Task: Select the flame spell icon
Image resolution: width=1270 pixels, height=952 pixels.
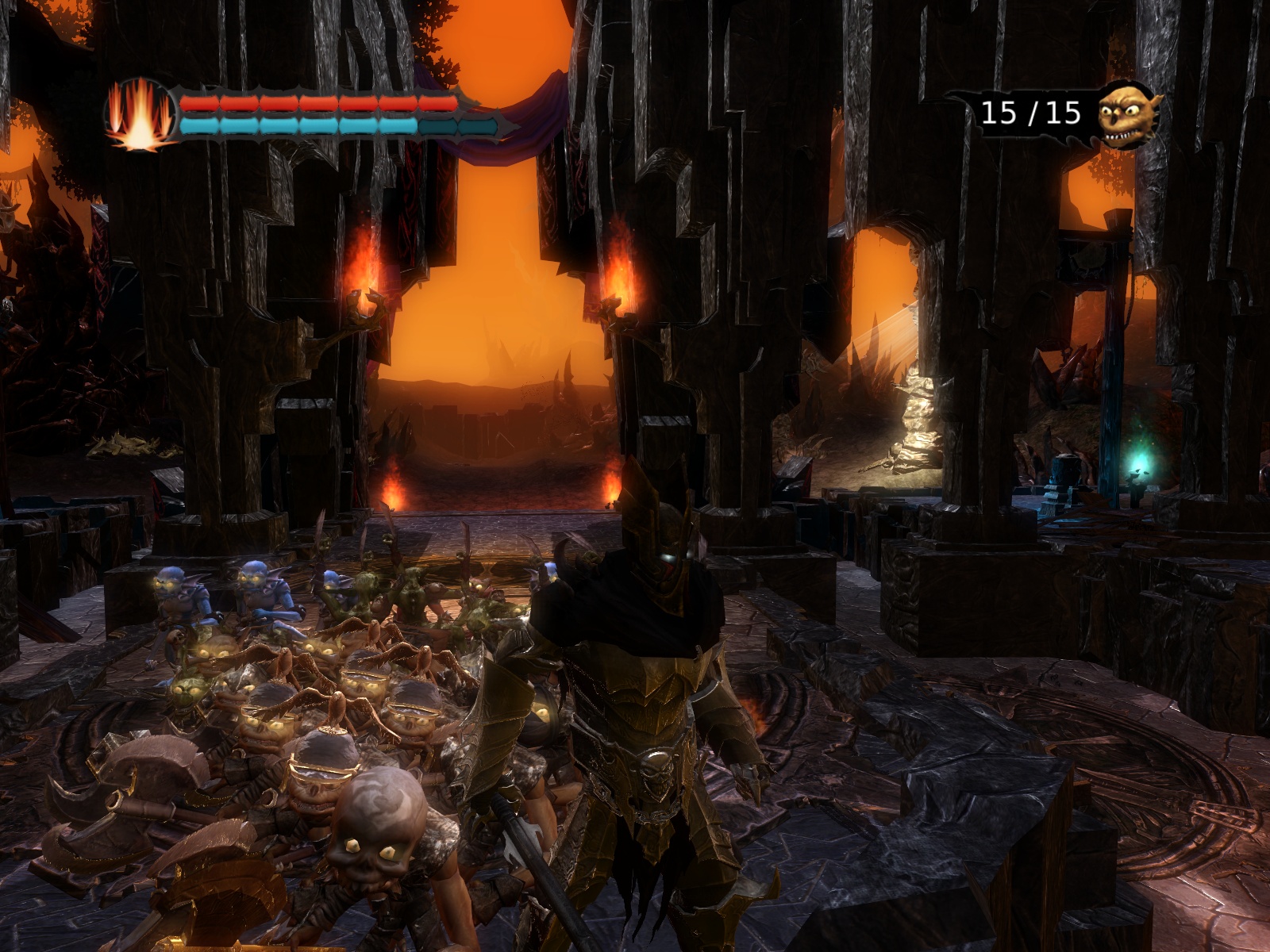Action: coord(140,116)
